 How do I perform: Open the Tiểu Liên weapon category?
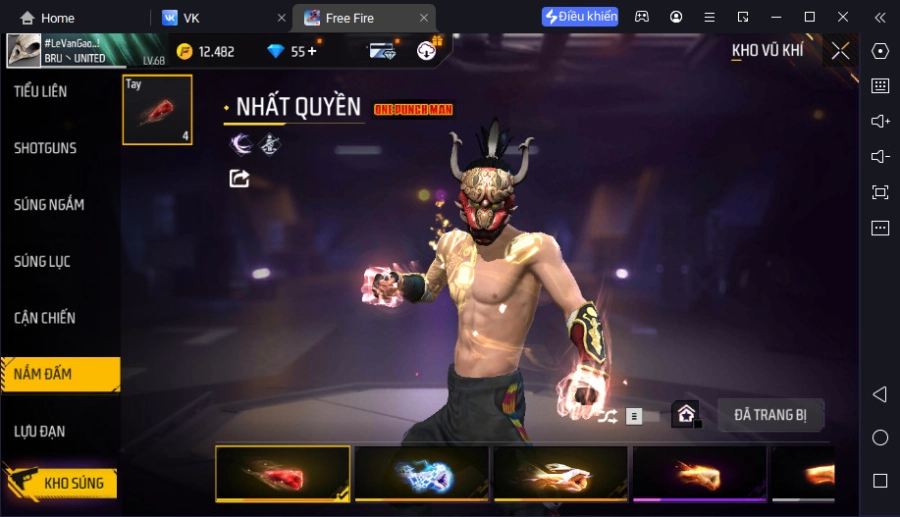[x=42, y=91]
